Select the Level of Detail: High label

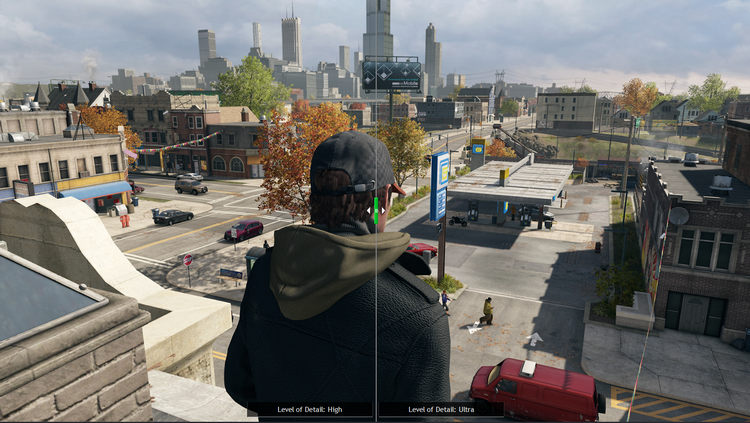tap(310, 409)
